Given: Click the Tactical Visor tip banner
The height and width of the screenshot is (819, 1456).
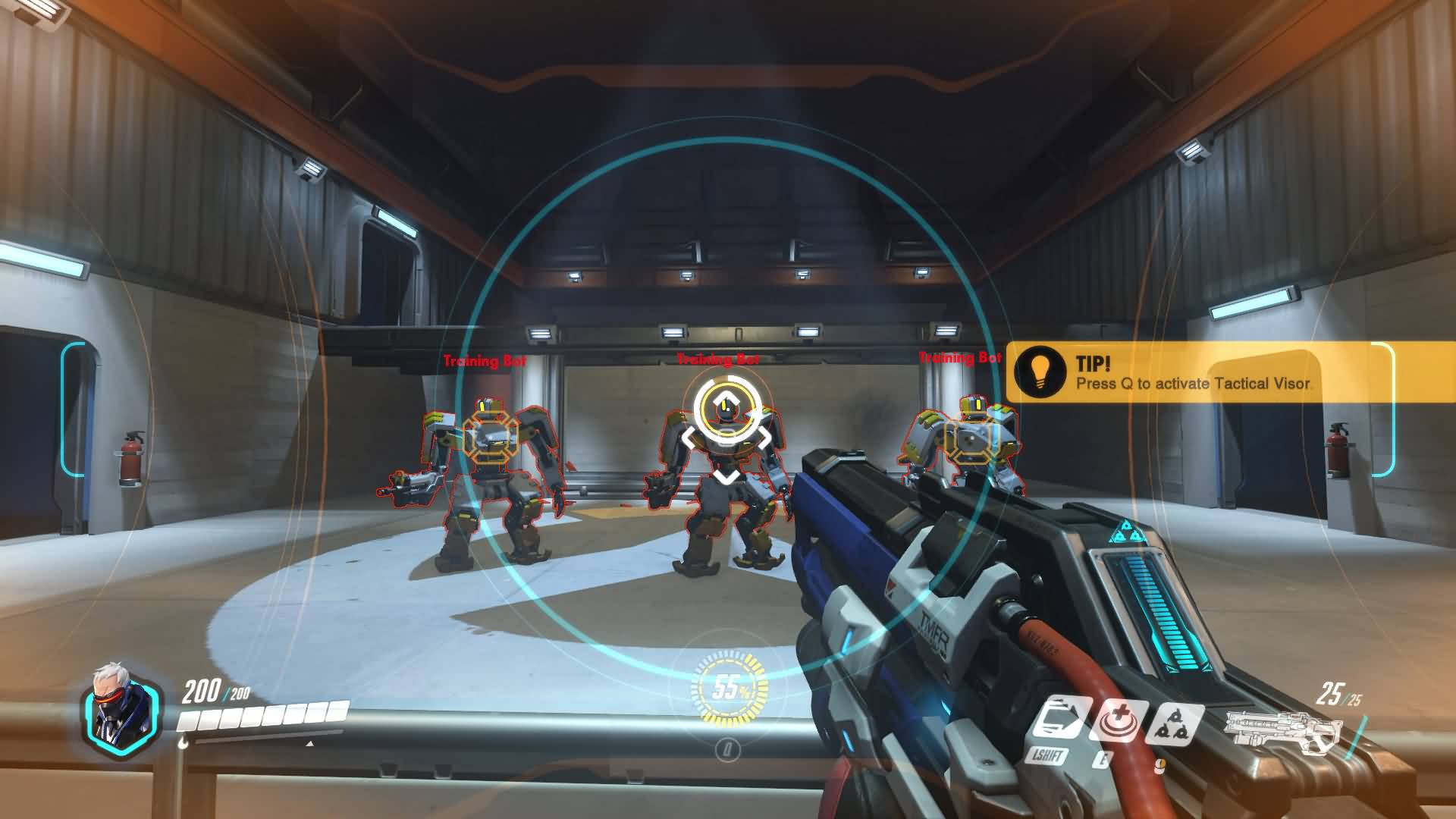Looking at the screenshot, I should coord(1198,372).
